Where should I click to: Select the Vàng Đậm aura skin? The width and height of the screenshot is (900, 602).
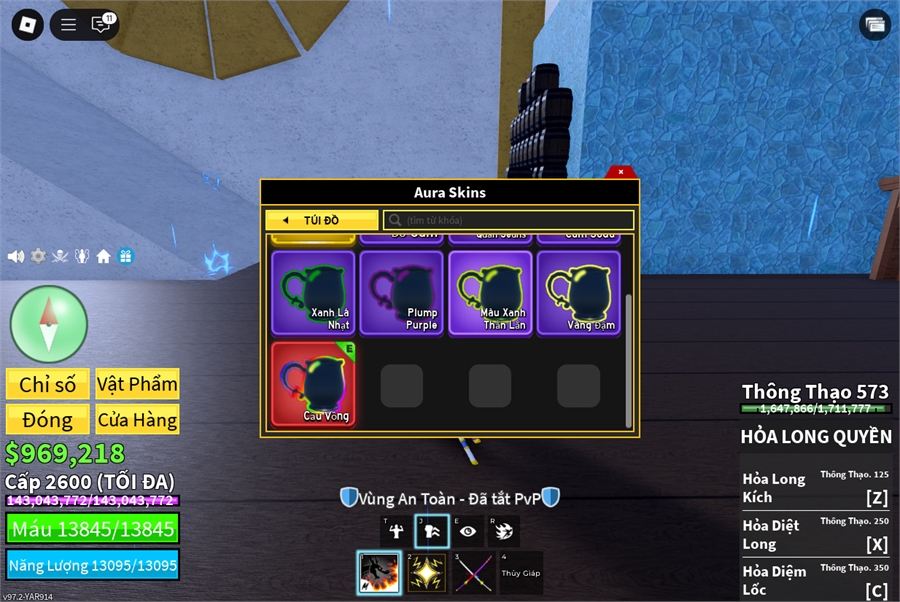coord(578,292)
